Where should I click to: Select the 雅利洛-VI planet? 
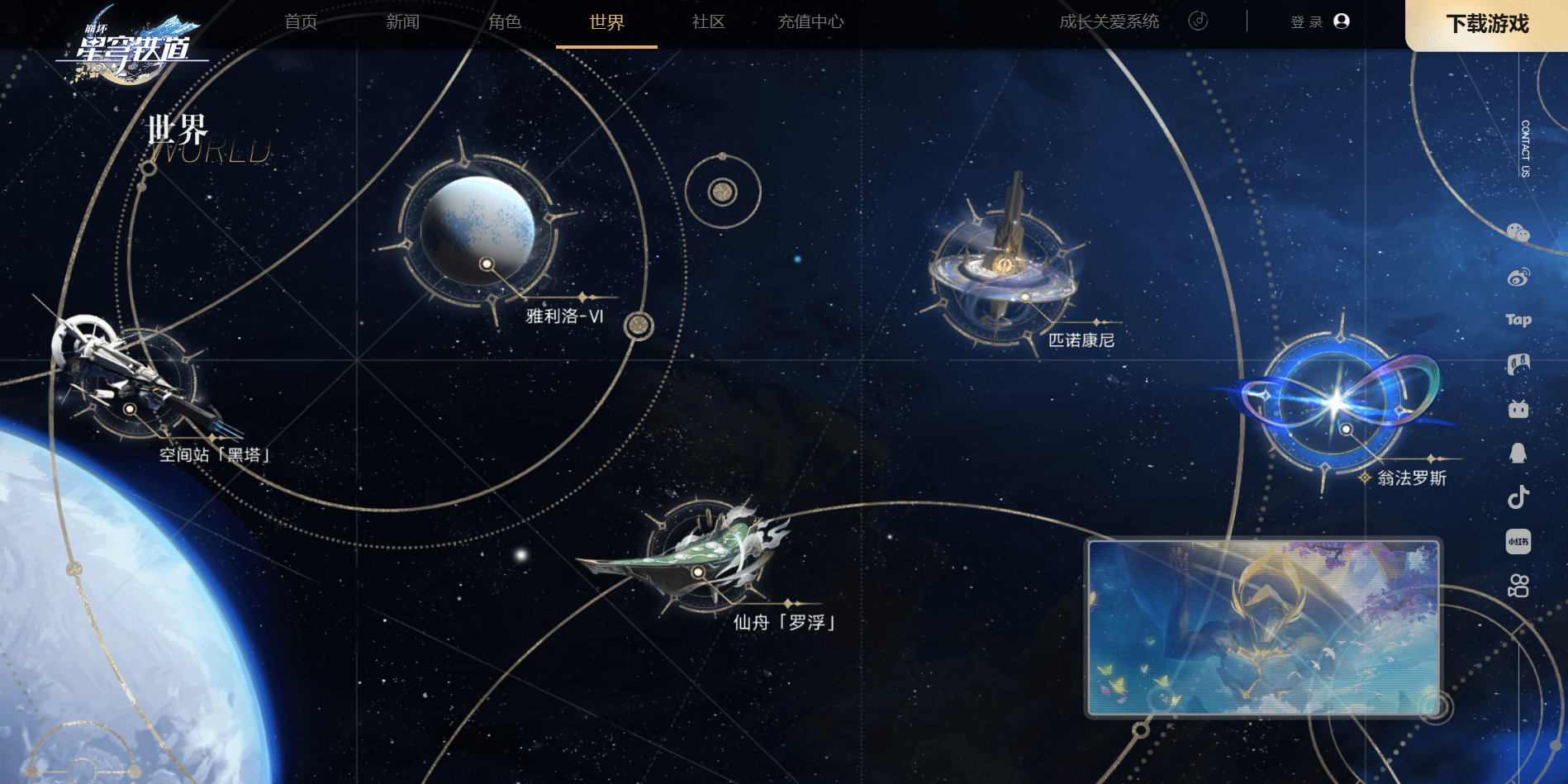coord(479,231)
